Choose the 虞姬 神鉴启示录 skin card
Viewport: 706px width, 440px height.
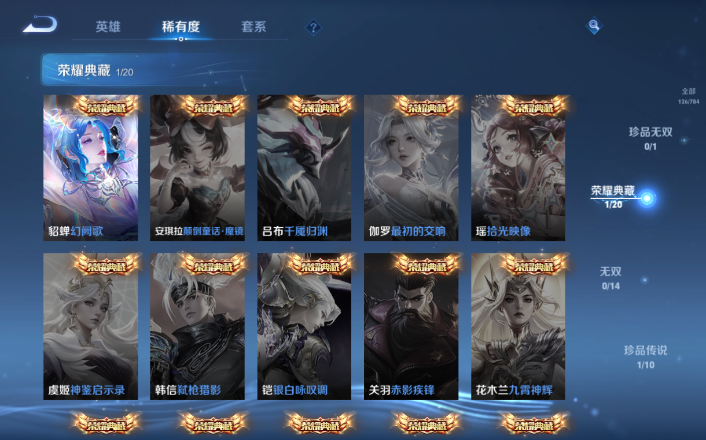[x=90, y=326]
